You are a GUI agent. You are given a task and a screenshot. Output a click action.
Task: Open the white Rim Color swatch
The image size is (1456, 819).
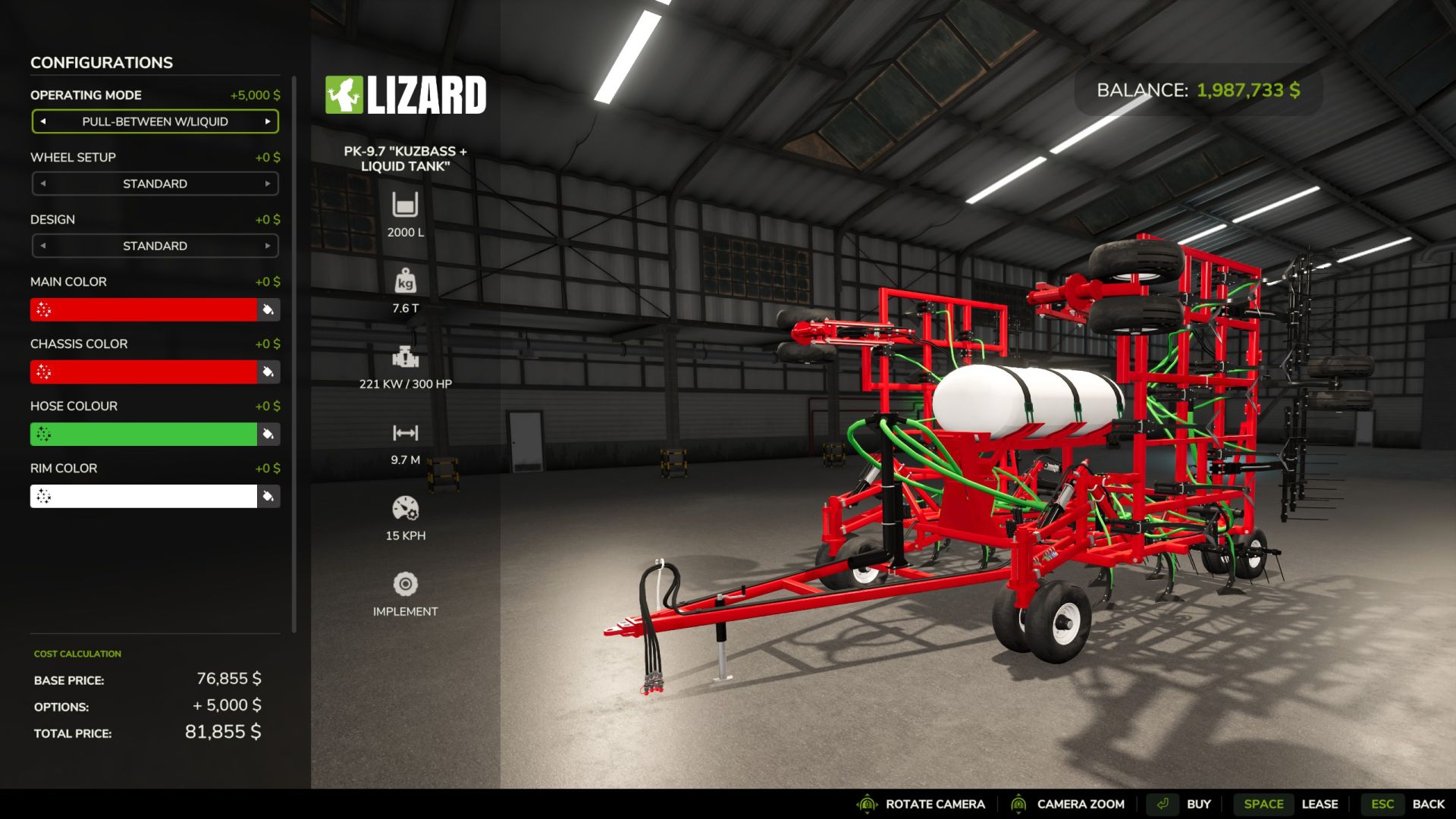click(144, 496)
